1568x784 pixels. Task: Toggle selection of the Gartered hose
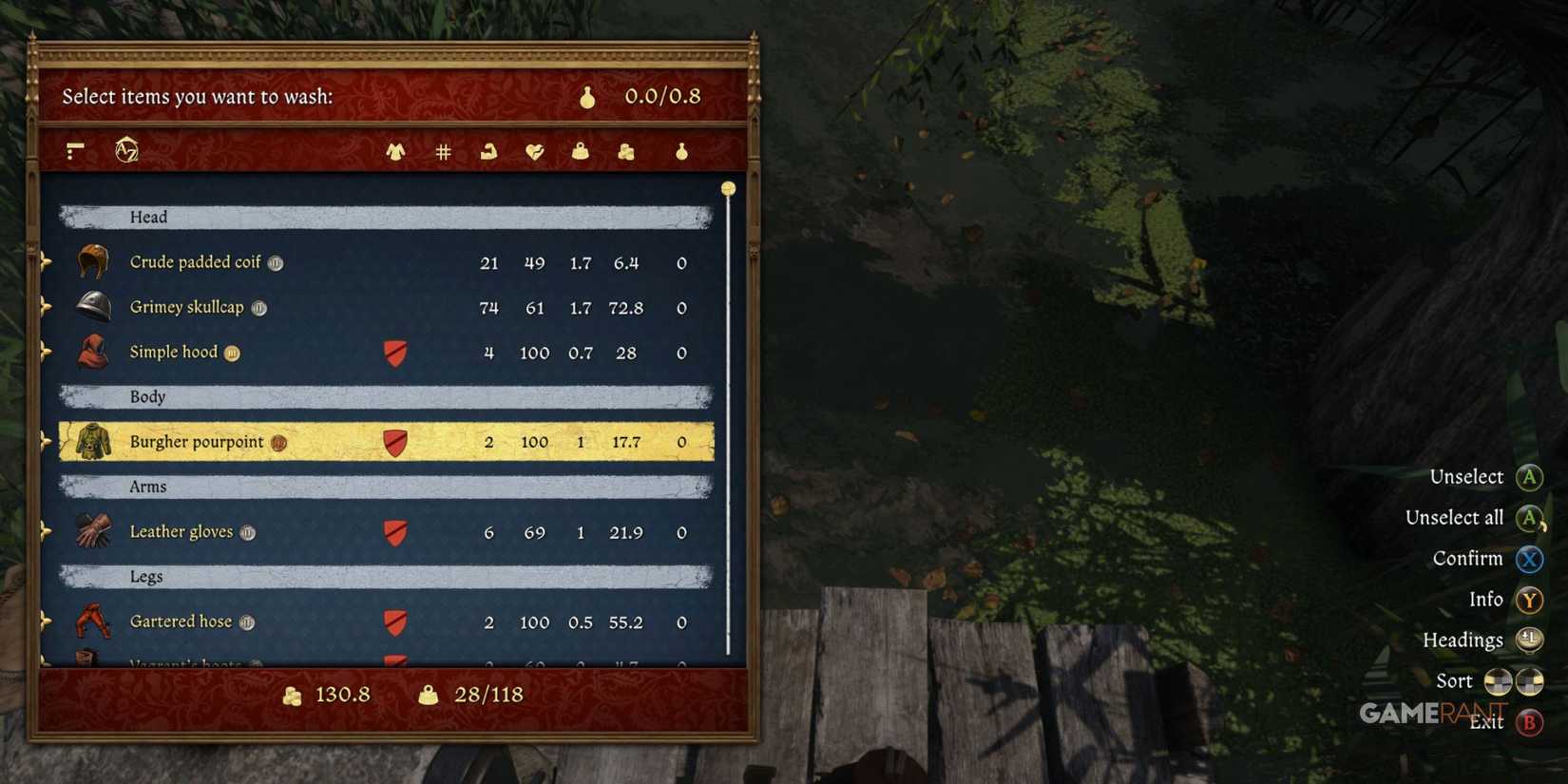point(181,621)
